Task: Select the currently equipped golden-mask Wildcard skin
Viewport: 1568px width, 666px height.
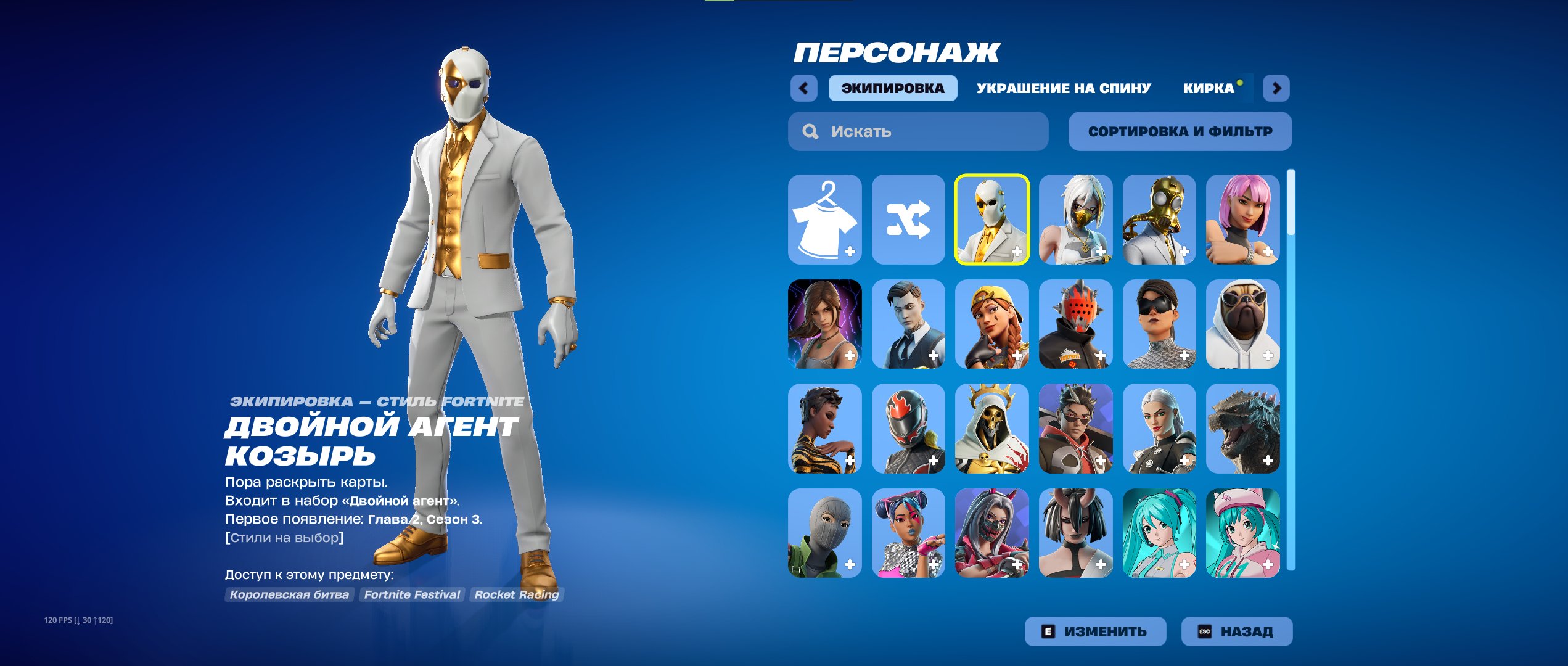Action: (x=991, y=220)
